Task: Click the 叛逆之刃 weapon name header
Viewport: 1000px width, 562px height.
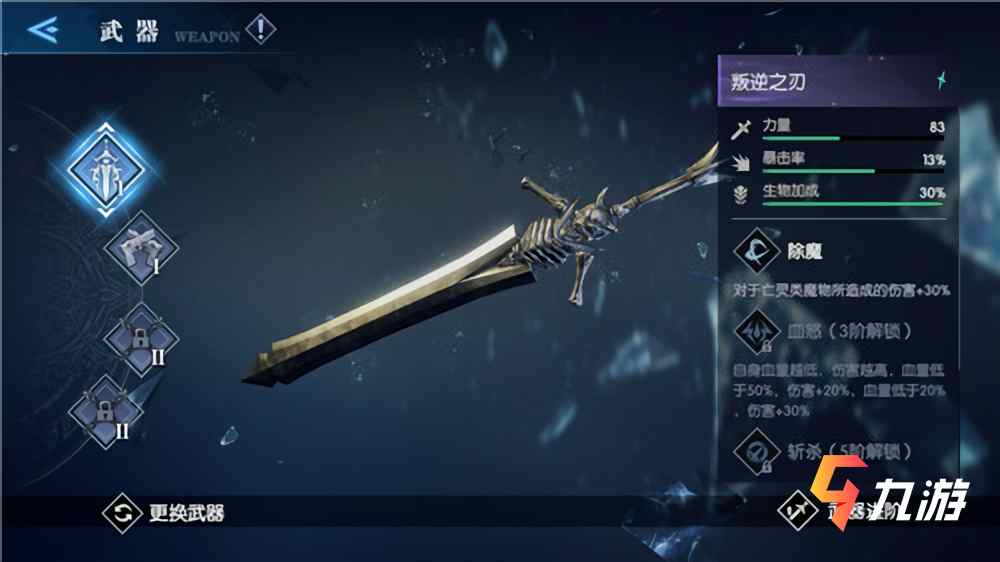Action: (x=832, y=82)
